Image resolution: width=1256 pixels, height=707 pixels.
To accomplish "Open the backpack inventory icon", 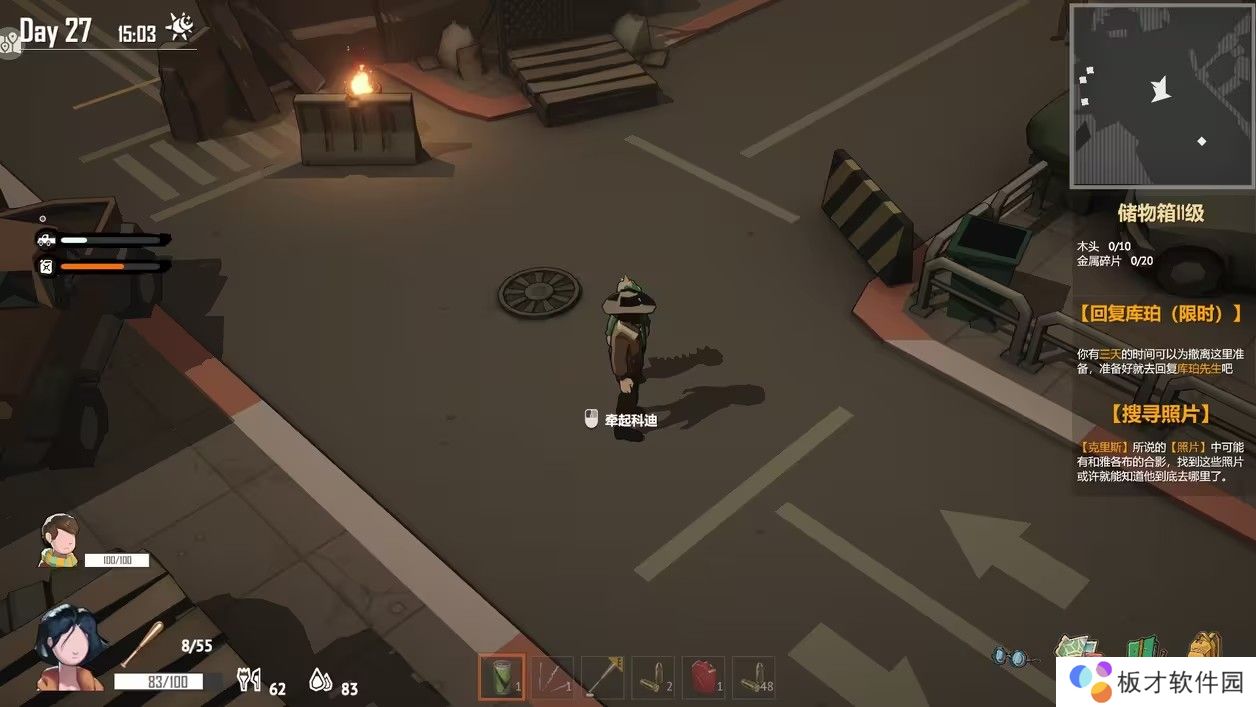I will click(1207, 646).
